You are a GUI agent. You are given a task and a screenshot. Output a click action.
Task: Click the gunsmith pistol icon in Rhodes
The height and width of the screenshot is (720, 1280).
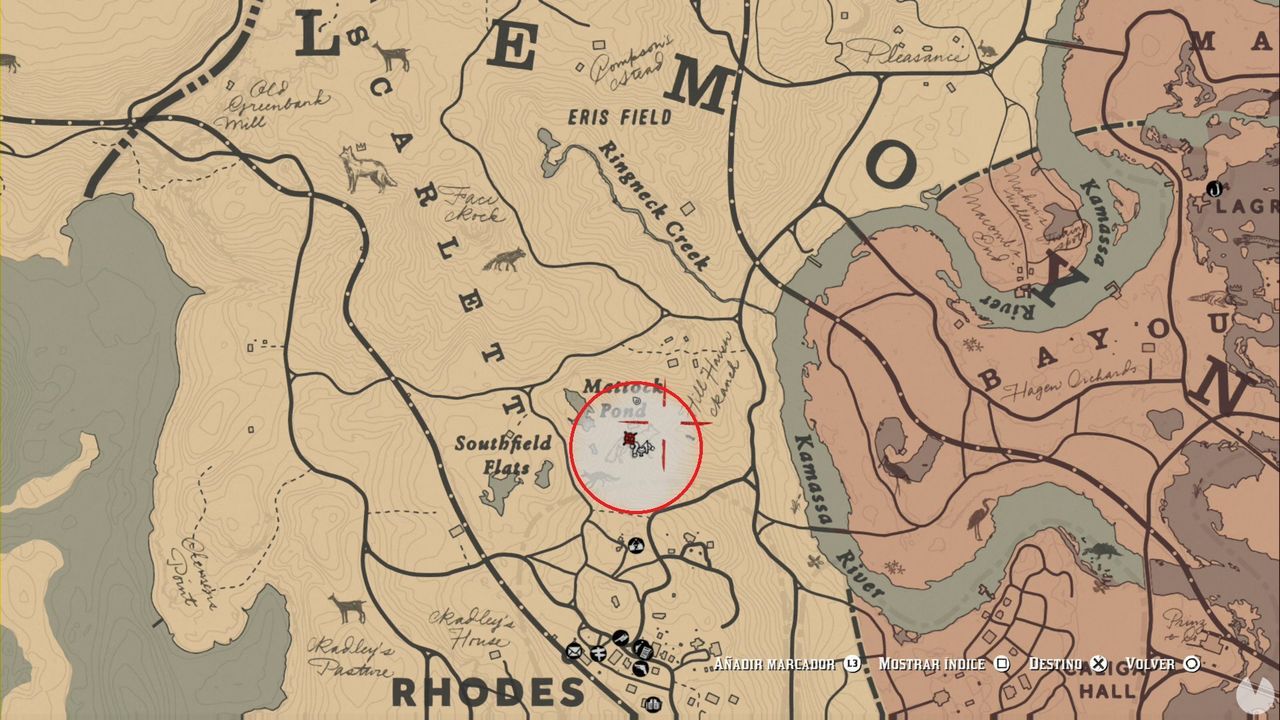[641, 668]
